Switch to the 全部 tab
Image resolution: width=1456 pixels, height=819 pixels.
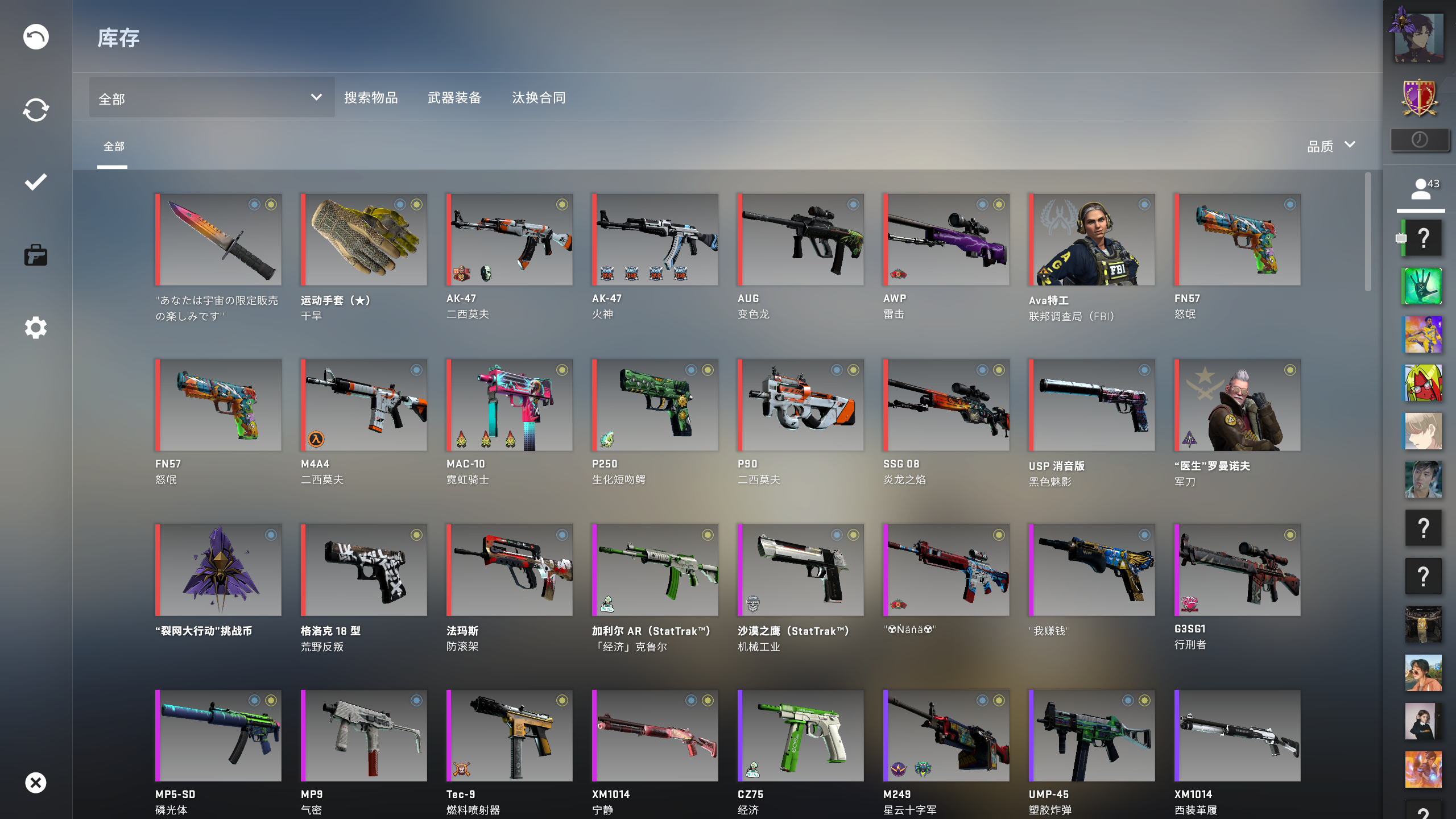point(113,146)
